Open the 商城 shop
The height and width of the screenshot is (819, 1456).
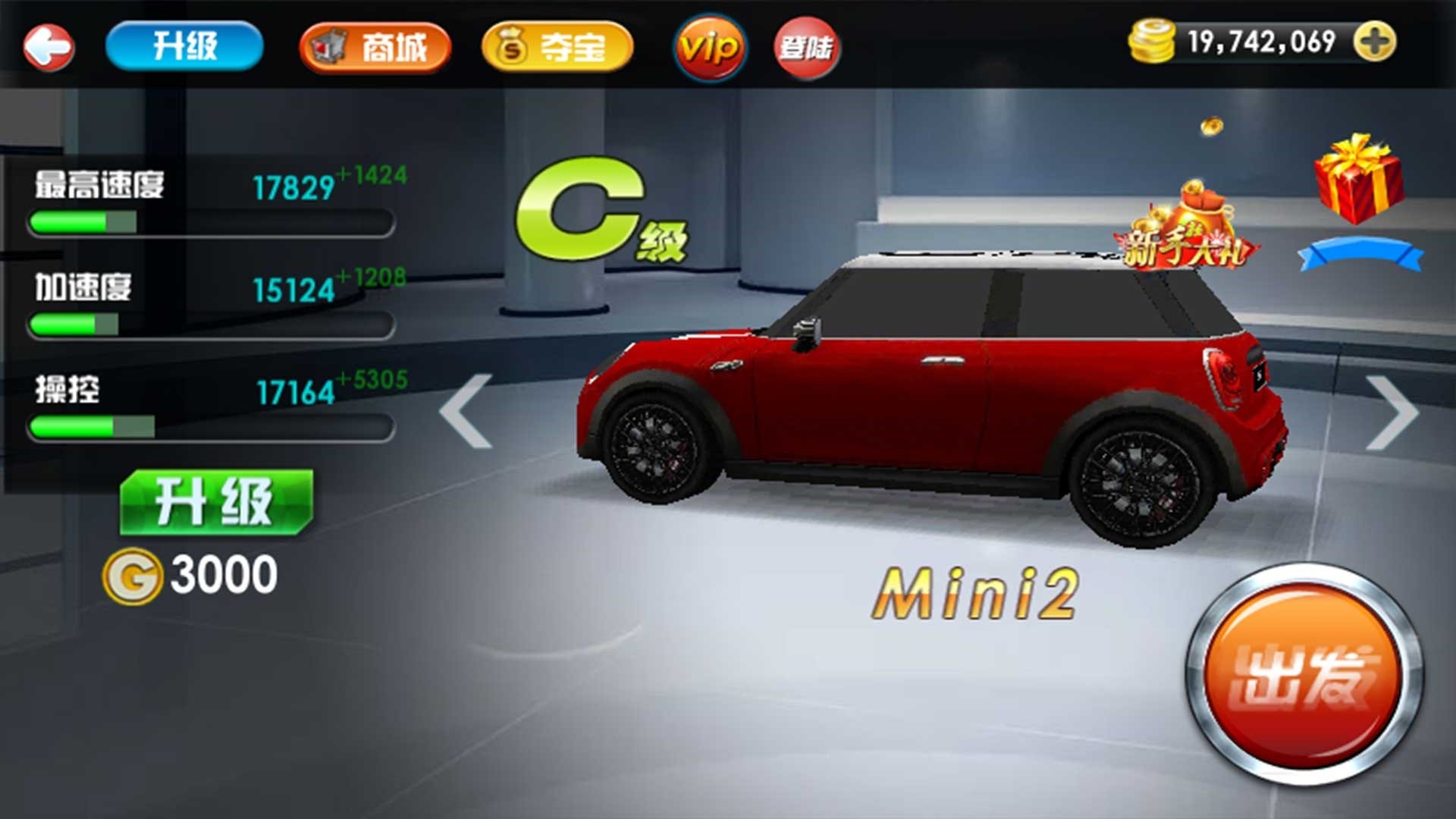374,47
